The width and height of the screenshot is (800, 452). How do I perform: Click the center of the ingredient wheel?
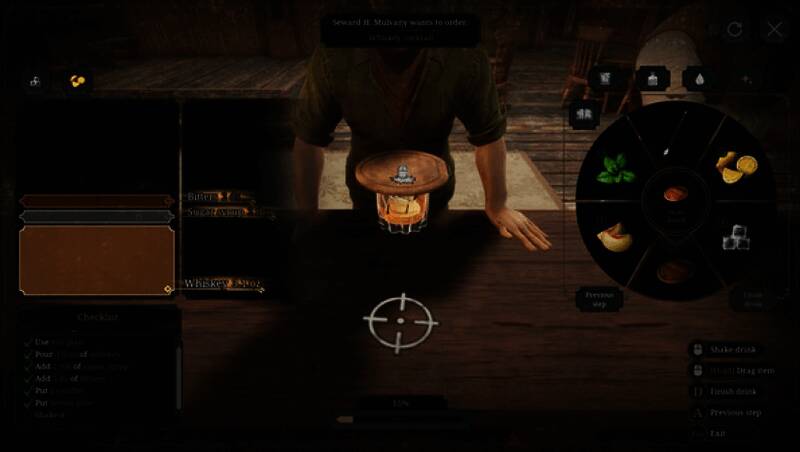tap(676, 197)
